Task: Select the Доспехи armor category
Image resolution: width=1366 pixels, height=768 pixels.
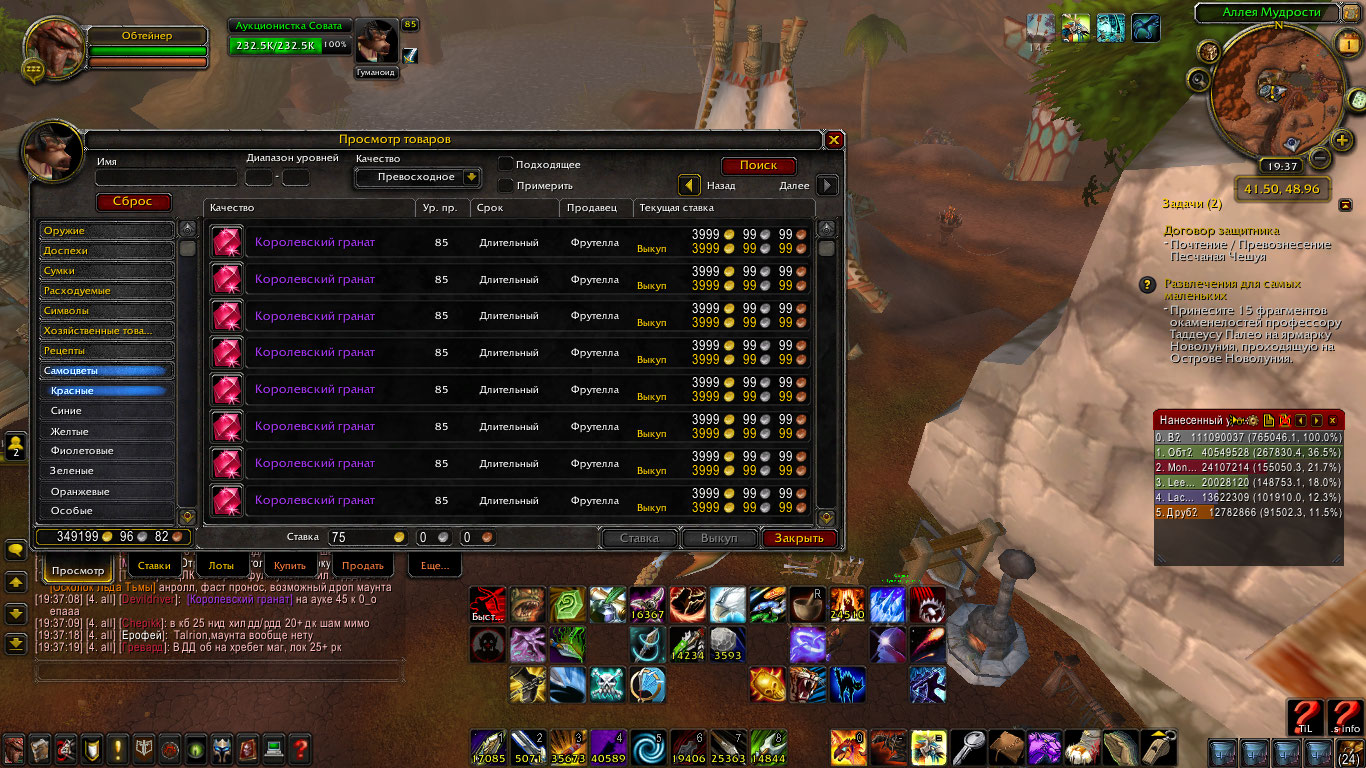Action: click(107, 251)
